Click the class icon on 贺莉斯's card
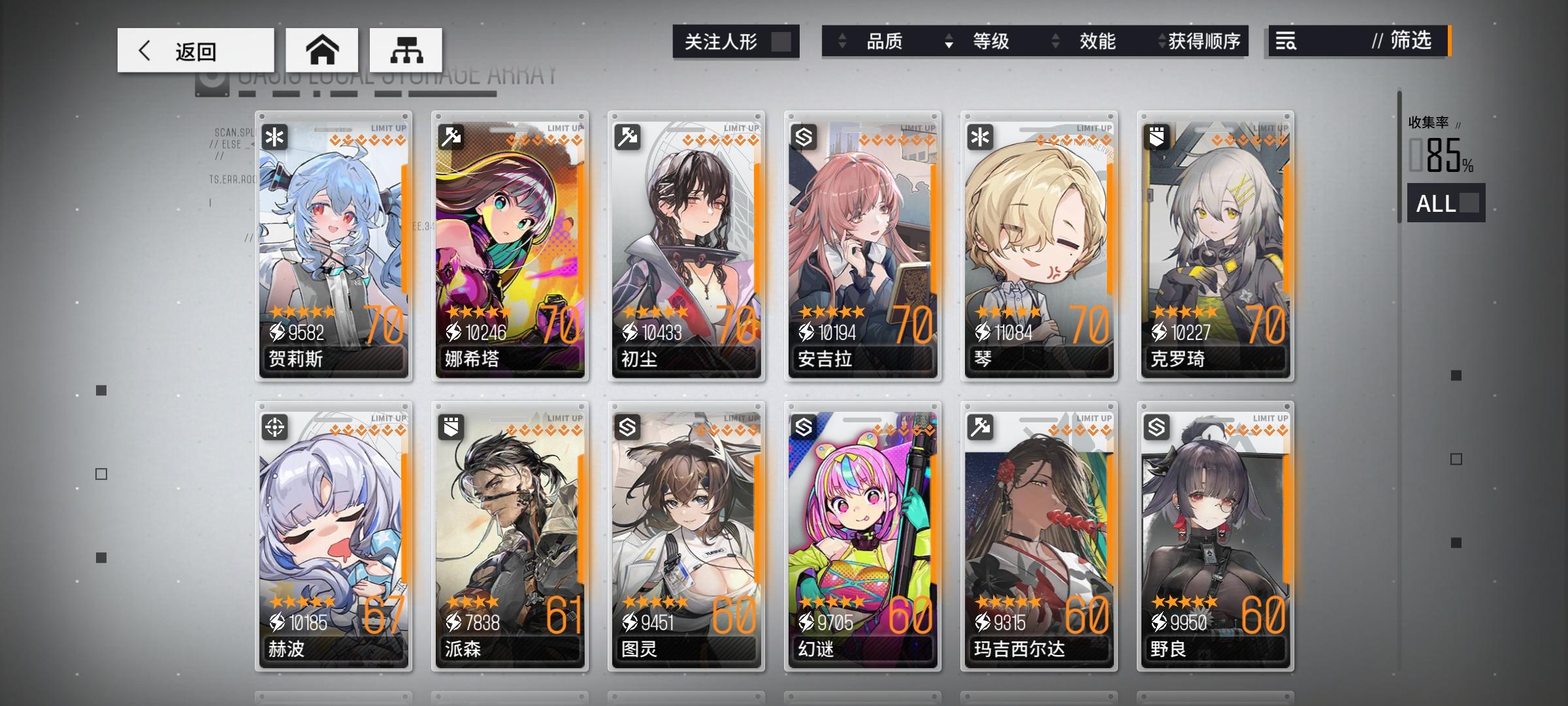Screen dimensions: 1568x706 [x=275, y=136]
